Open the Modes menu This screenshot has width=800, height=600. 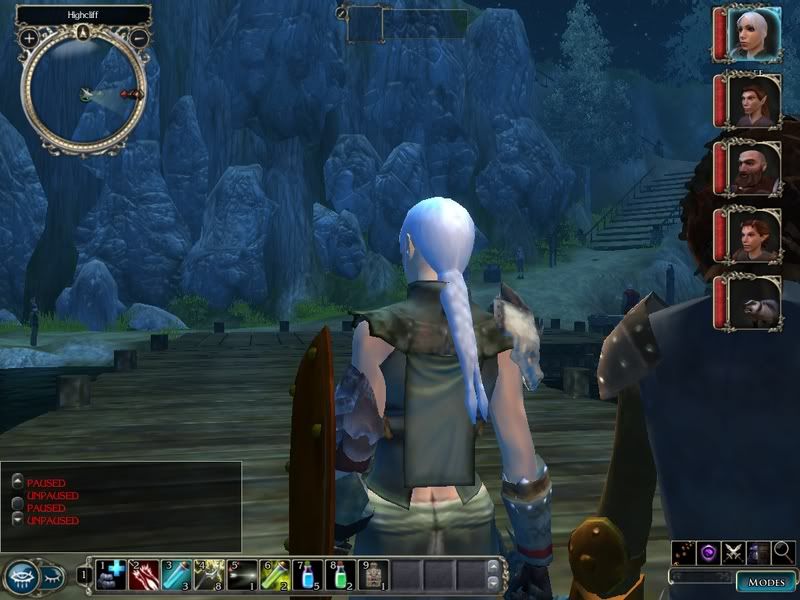[x=765, y=582]
